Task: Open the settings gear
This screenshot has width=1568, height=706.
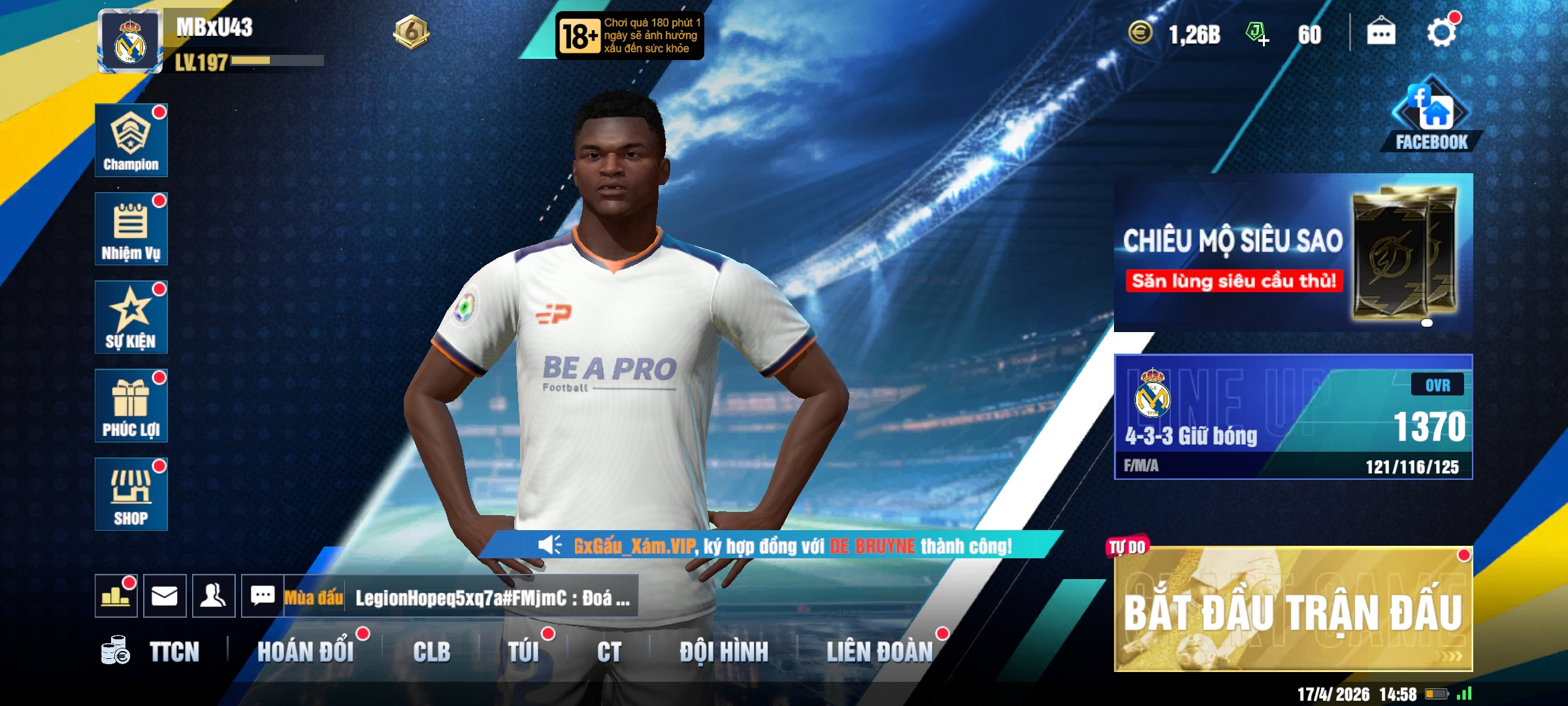Action: click(1441, 33)
